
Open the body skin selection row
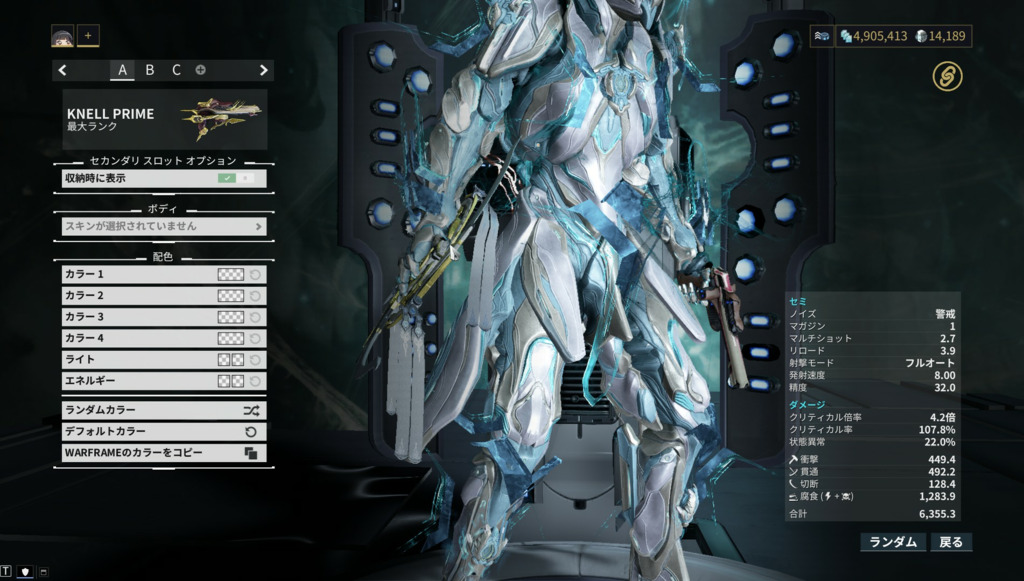click(x=164, y=226)
